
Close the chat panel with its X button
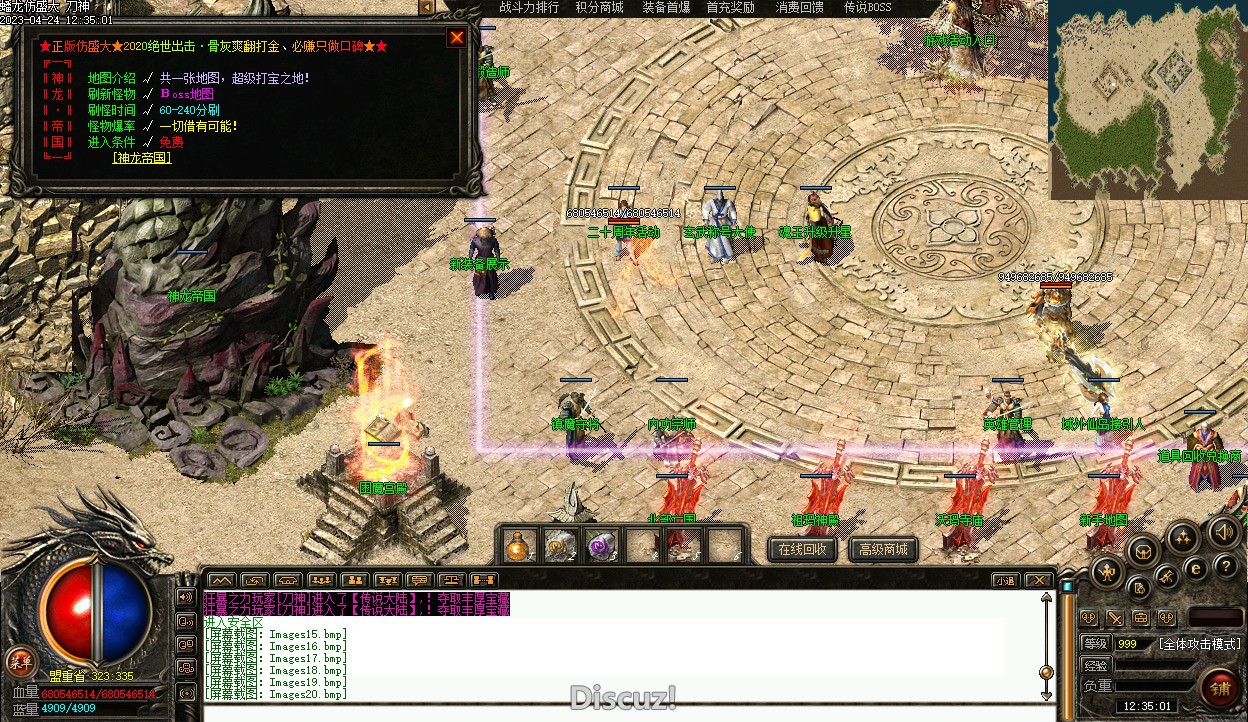(1039, 580)
